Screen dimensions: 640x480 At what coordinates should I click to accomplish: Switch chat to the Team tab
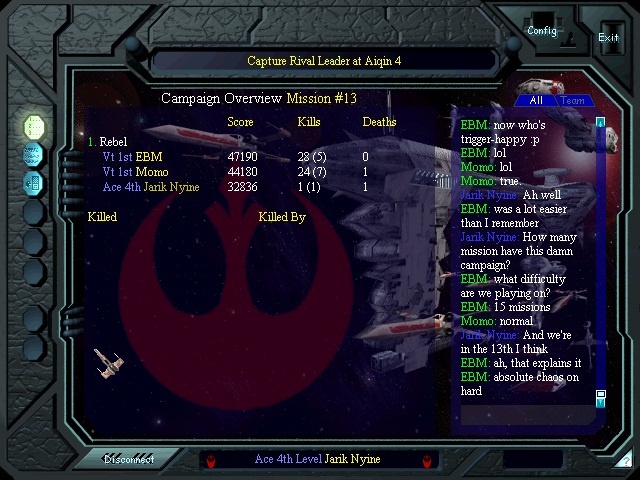click(x=574, y=100)
